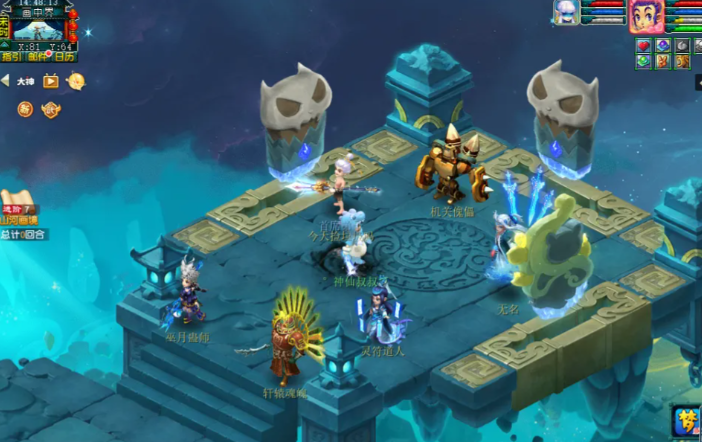Select the white-haired pet portrait
The height and width of the screenshot is (442, 702).
(567, 13)
